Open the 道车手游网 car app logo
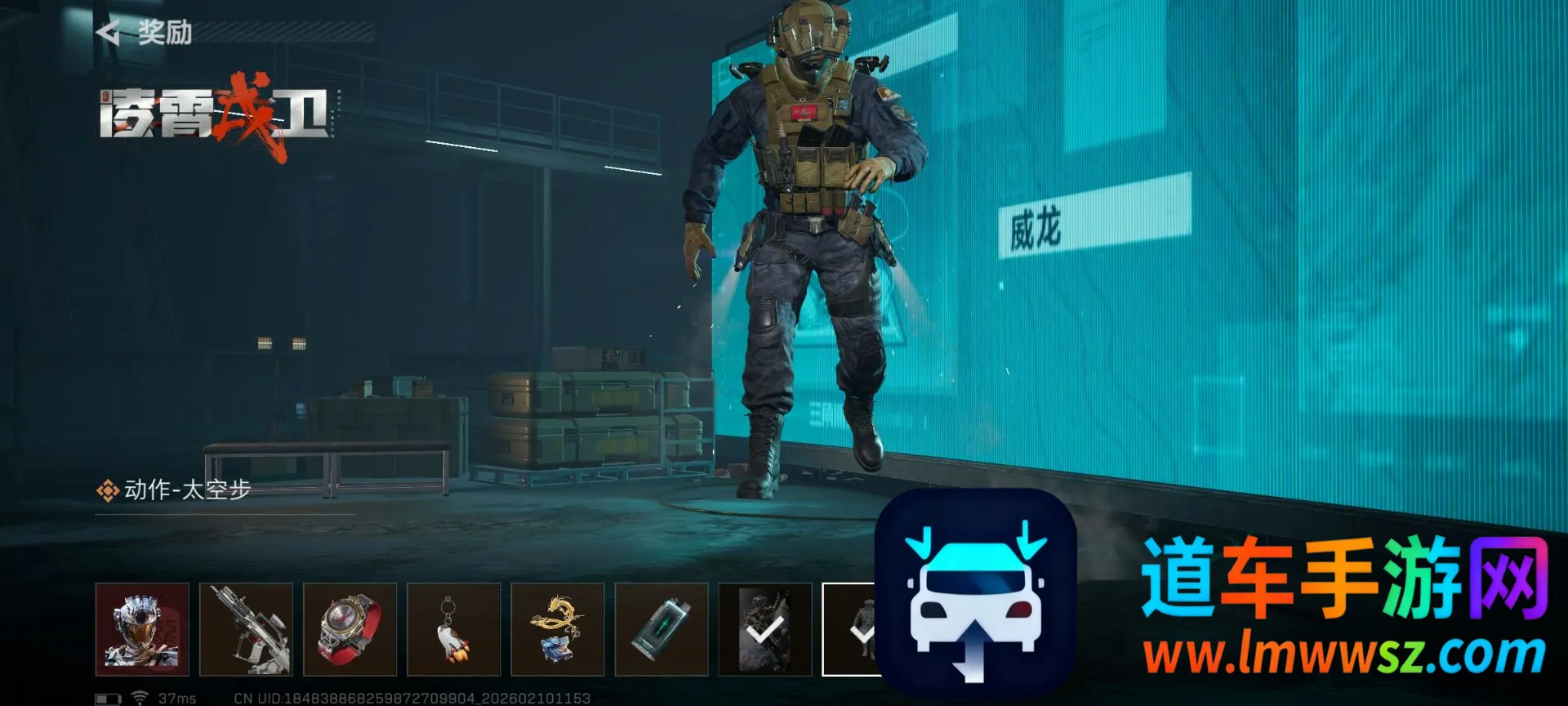The width and height of the screenshot is (1568, 706). [975, 592]
